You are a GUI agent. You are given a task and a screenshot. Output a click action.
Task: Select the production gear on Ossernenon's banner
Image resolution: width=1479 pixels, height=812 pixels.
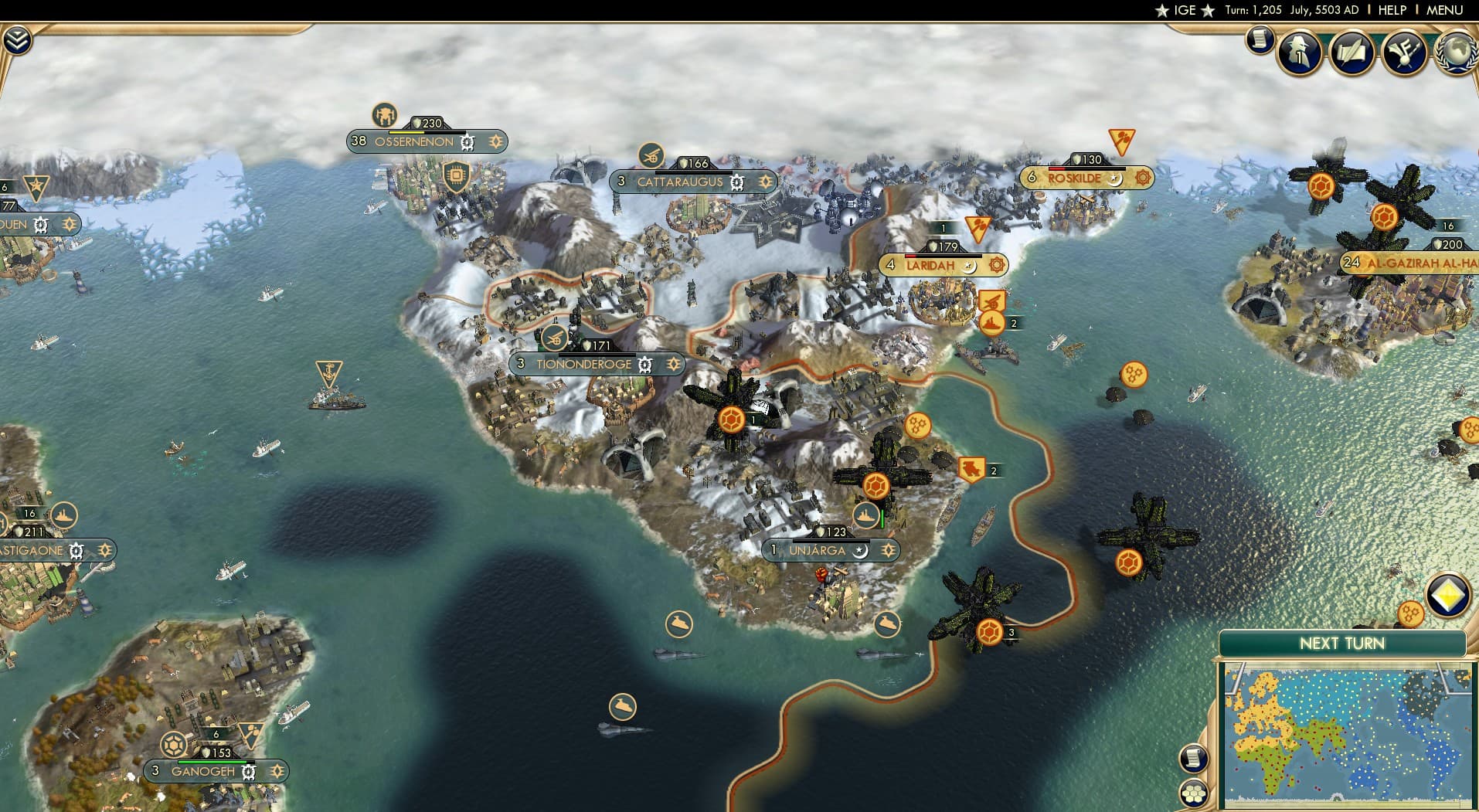[466, 141]
